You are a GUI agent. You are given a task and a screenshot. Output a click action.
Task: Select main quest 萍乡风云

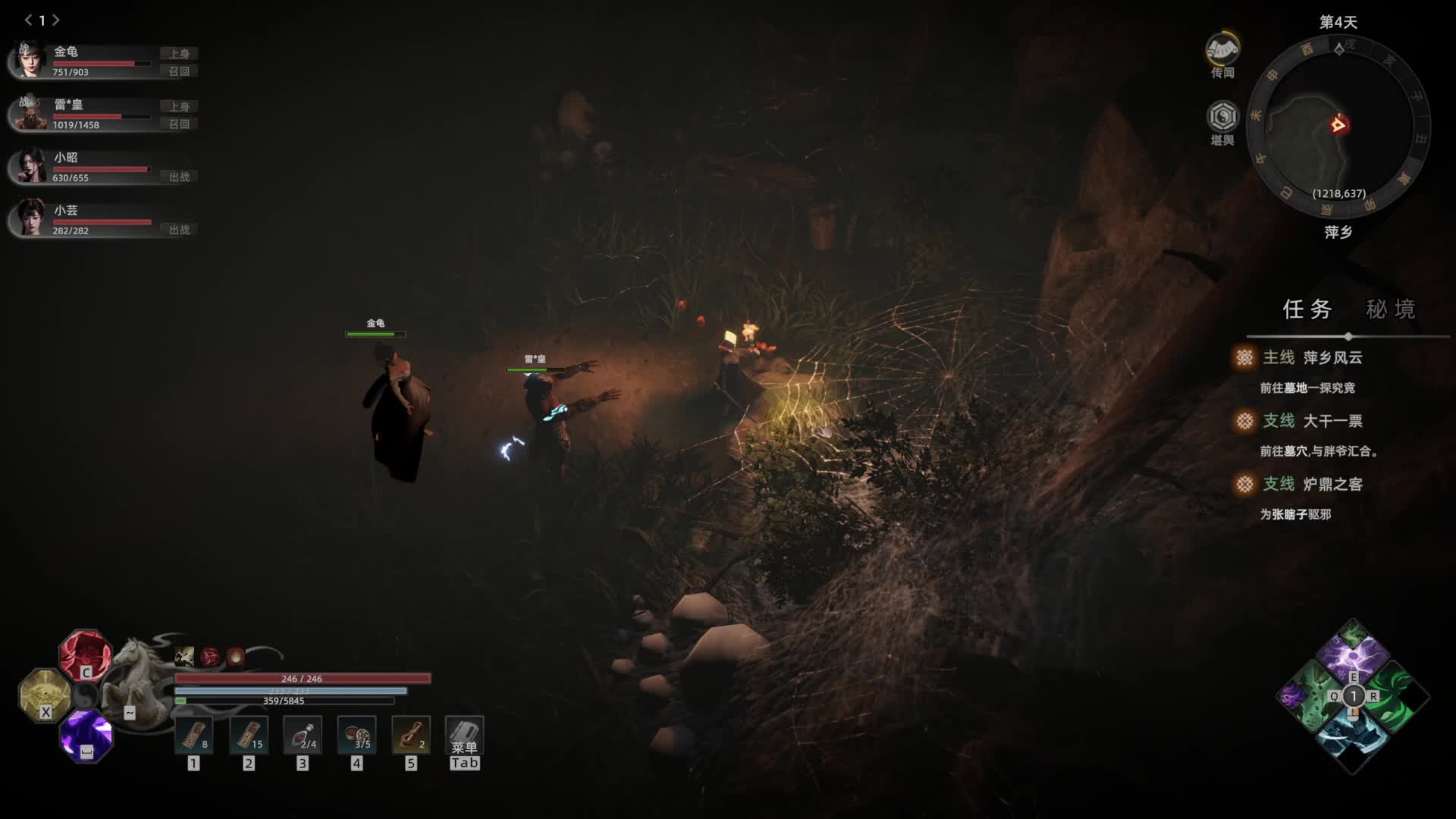tap(1332, 358)
